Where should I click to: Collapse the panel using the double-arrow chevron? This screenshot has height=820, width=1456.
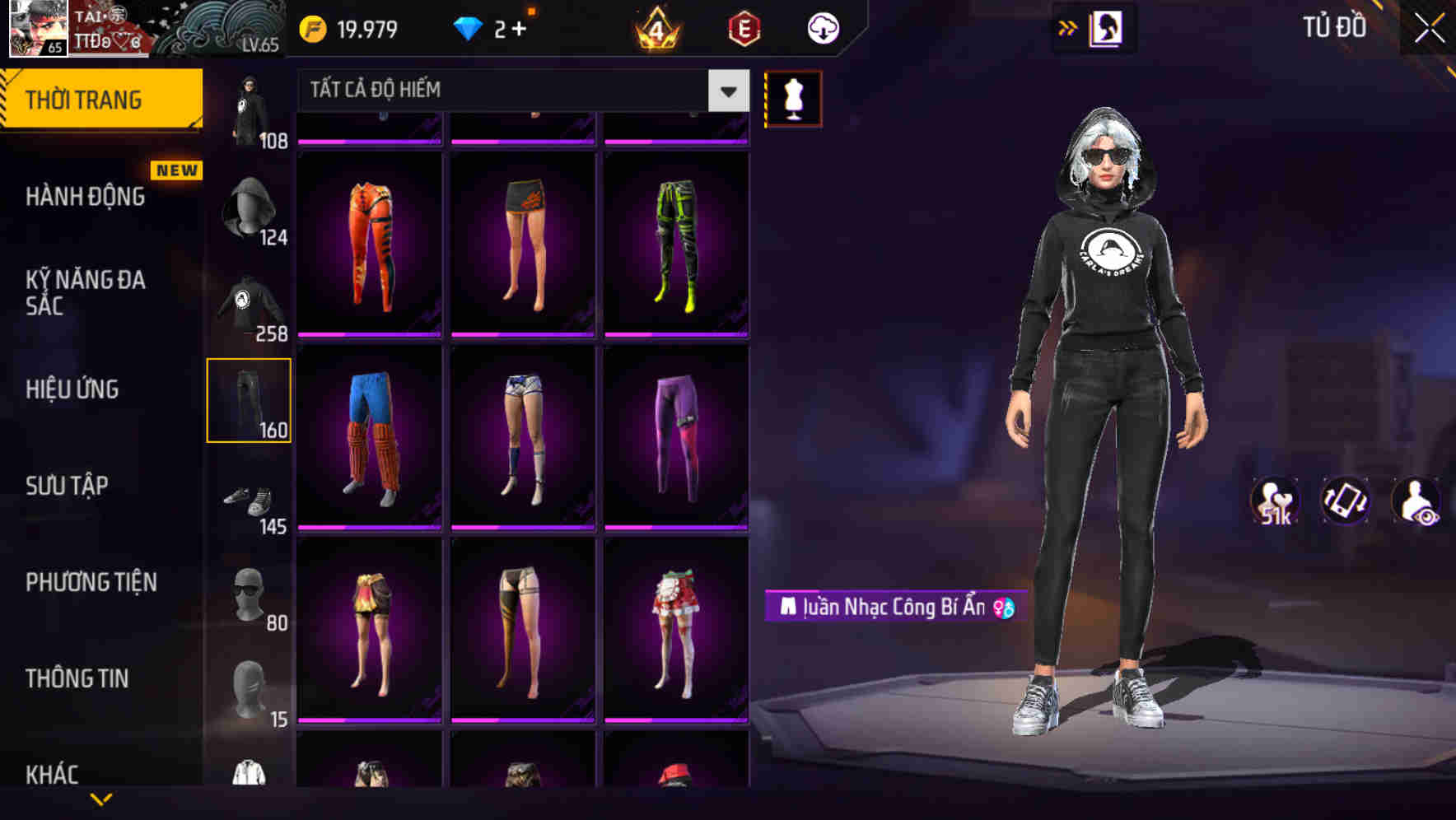pyautogui.click(x=1068, y=27)
